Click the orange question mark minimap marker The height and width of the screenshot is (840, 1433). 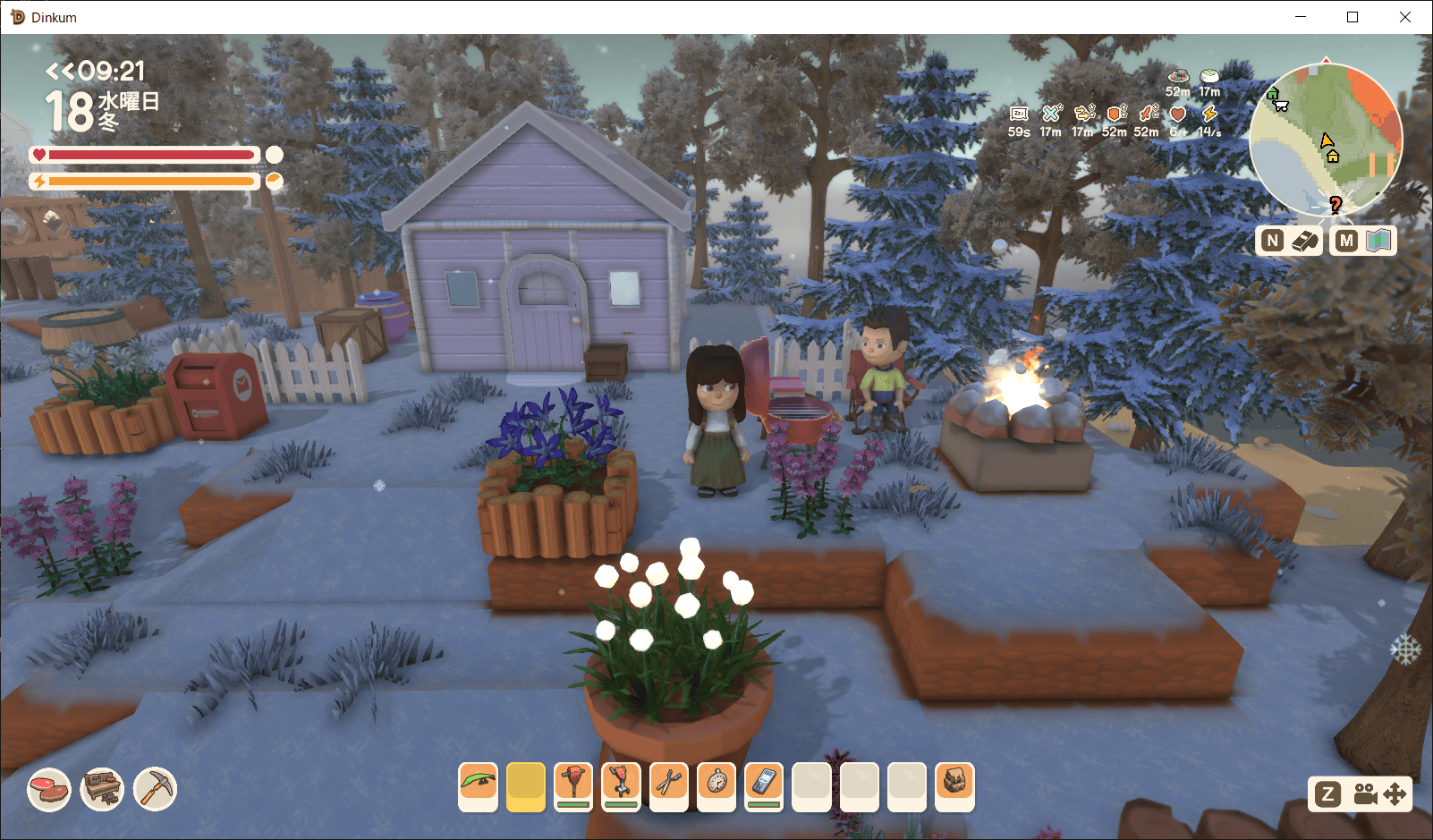click(1335, 205)
